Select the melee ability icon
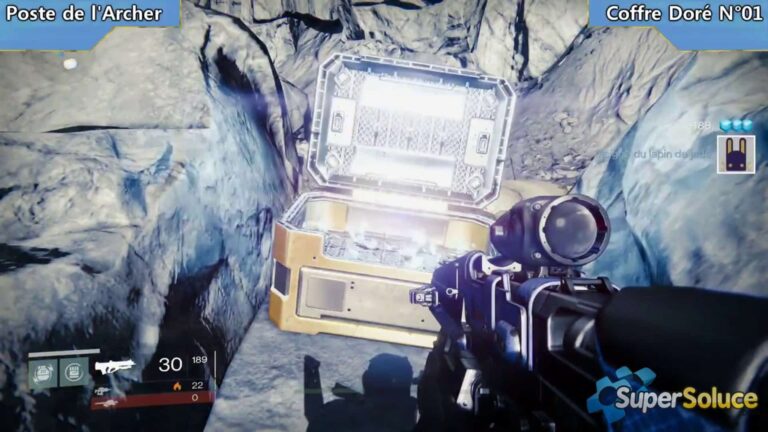This screenshot has width=768, height=432. coord(73,373)
